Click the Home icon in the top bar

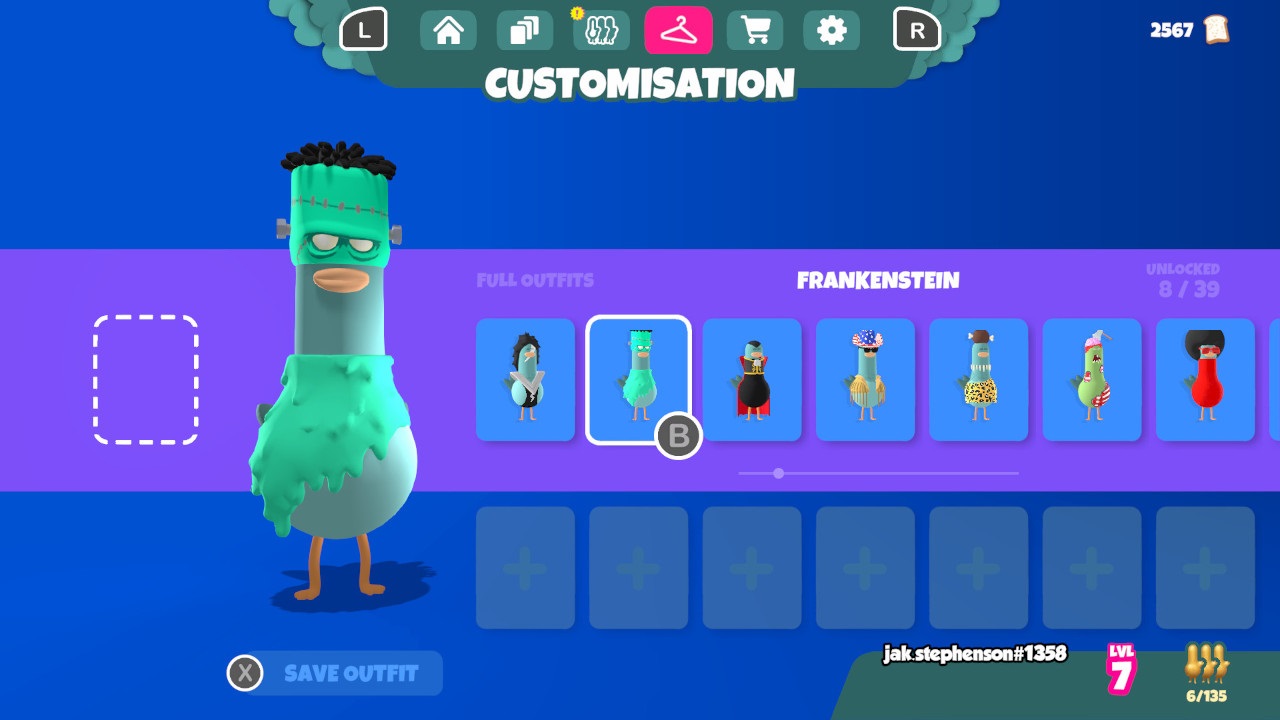(448, 30)
